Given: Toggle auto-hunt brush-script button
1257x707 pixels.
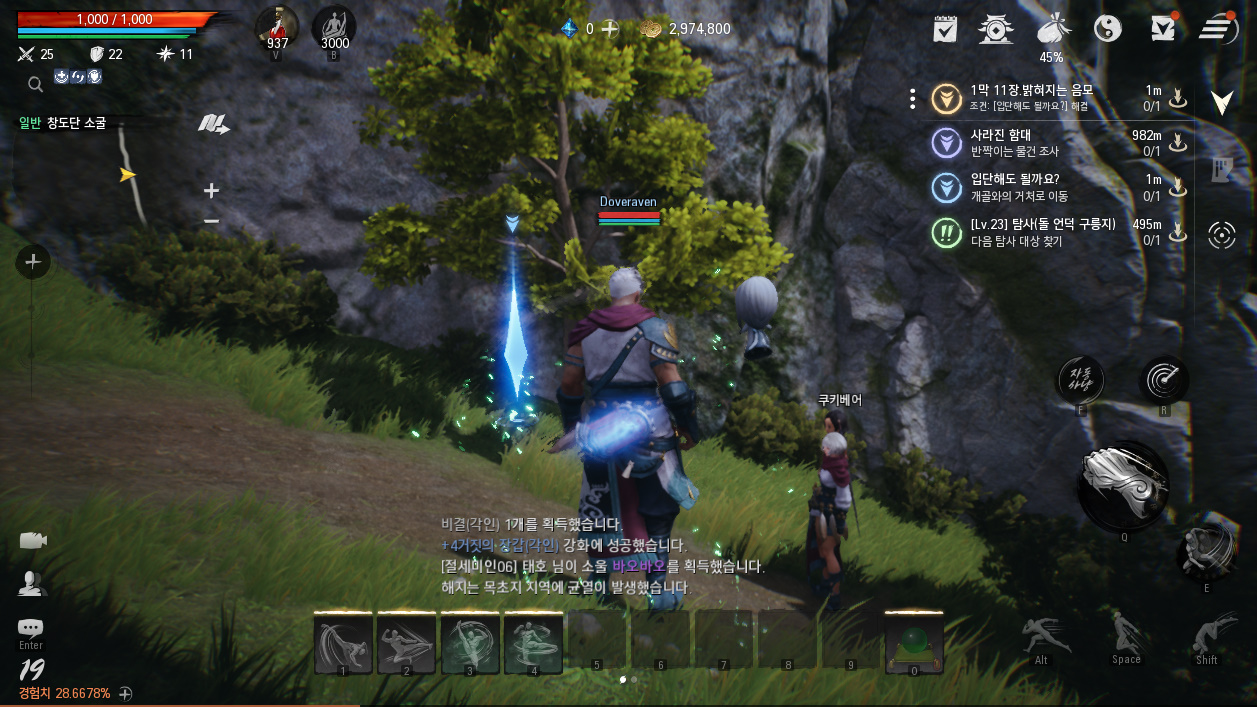Looking at the screenshot, I should point(1081,379).
